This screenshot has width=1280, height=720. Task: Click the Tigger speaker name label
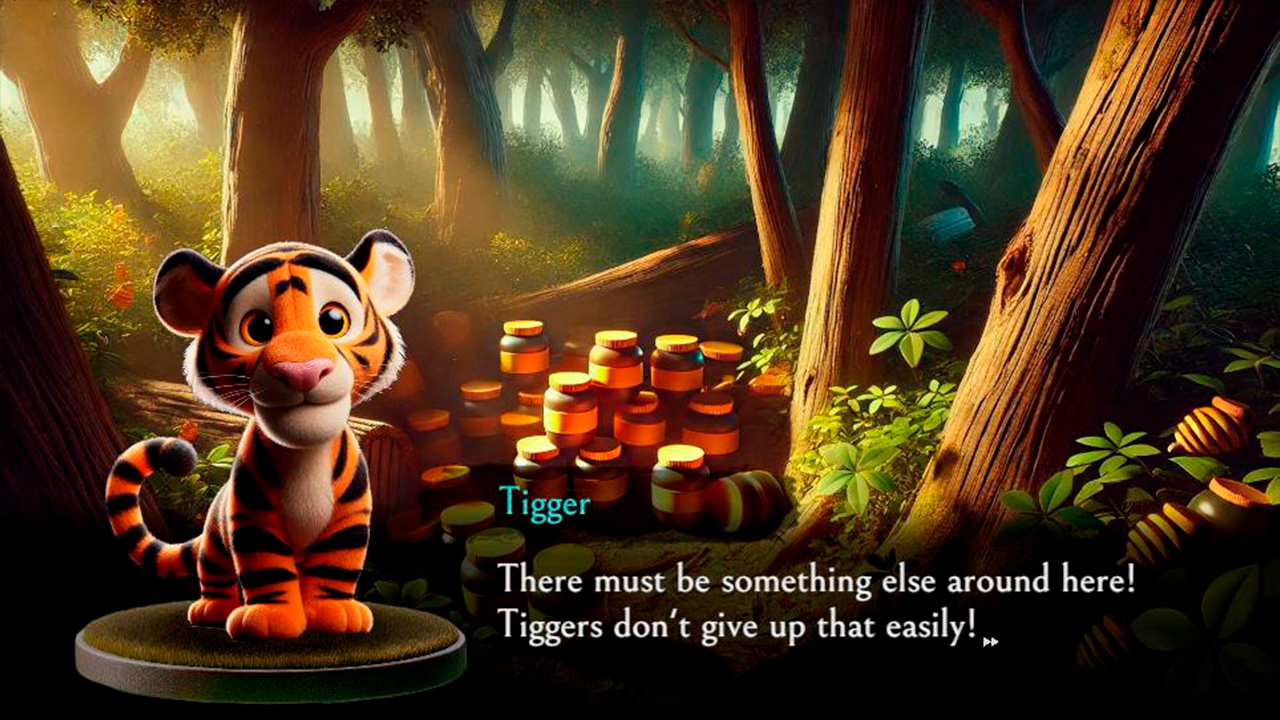pos(544,504)
